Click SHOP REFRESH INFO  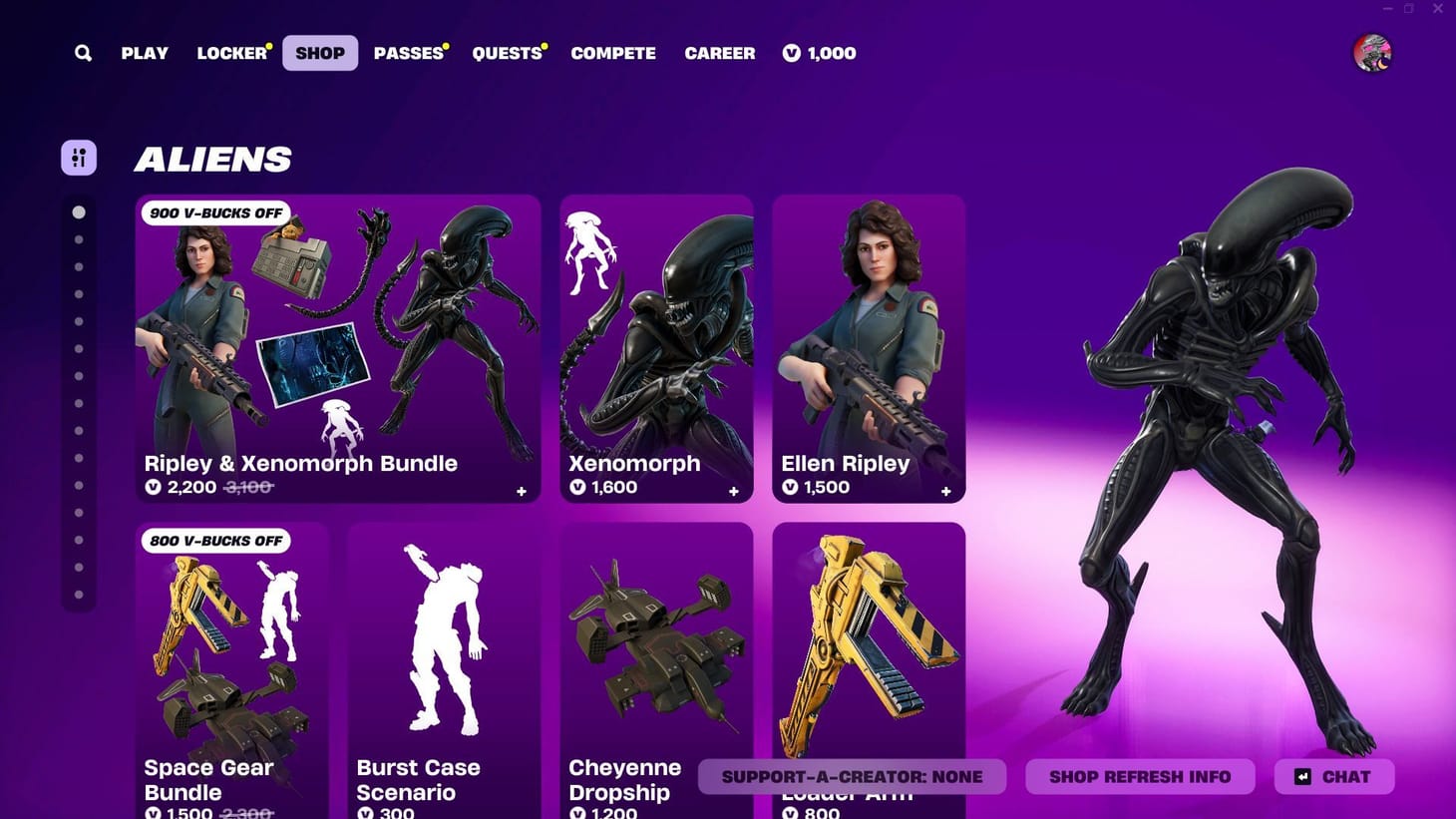(1140, 776)
